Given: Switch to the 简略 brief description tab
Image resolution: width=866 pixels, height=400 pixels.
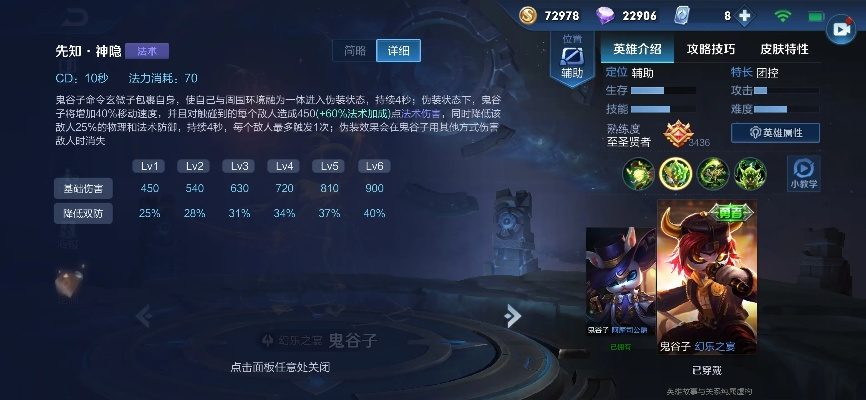Looking at the screenshot, I should (355, 51).
